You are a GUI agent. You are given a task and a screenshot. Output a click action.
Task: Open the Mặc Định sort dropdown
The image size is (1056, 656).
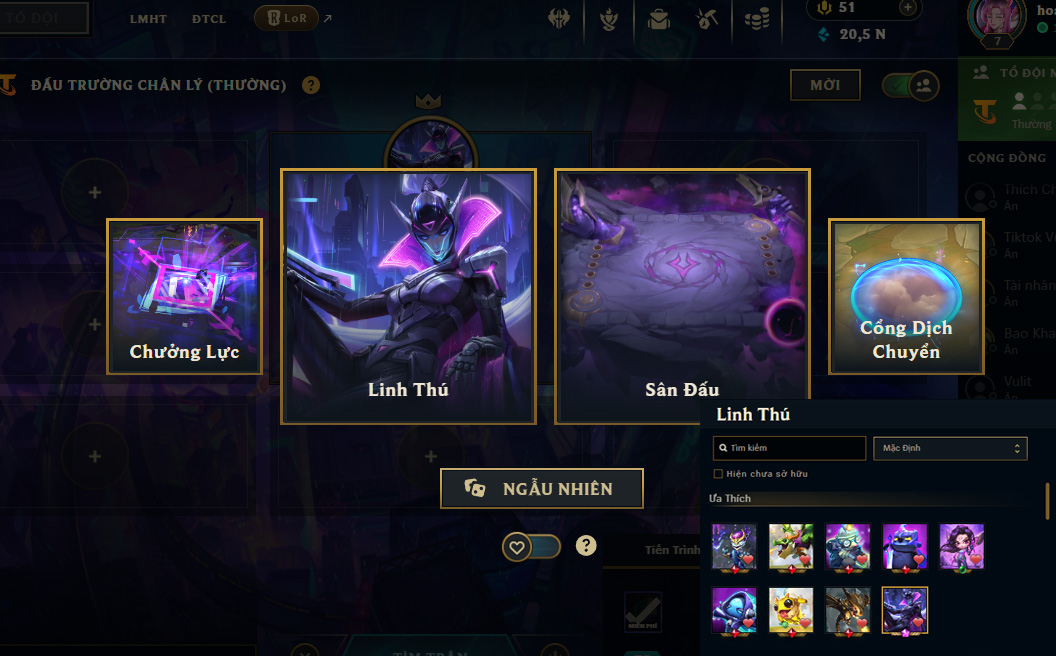click(x=950, y=448)
